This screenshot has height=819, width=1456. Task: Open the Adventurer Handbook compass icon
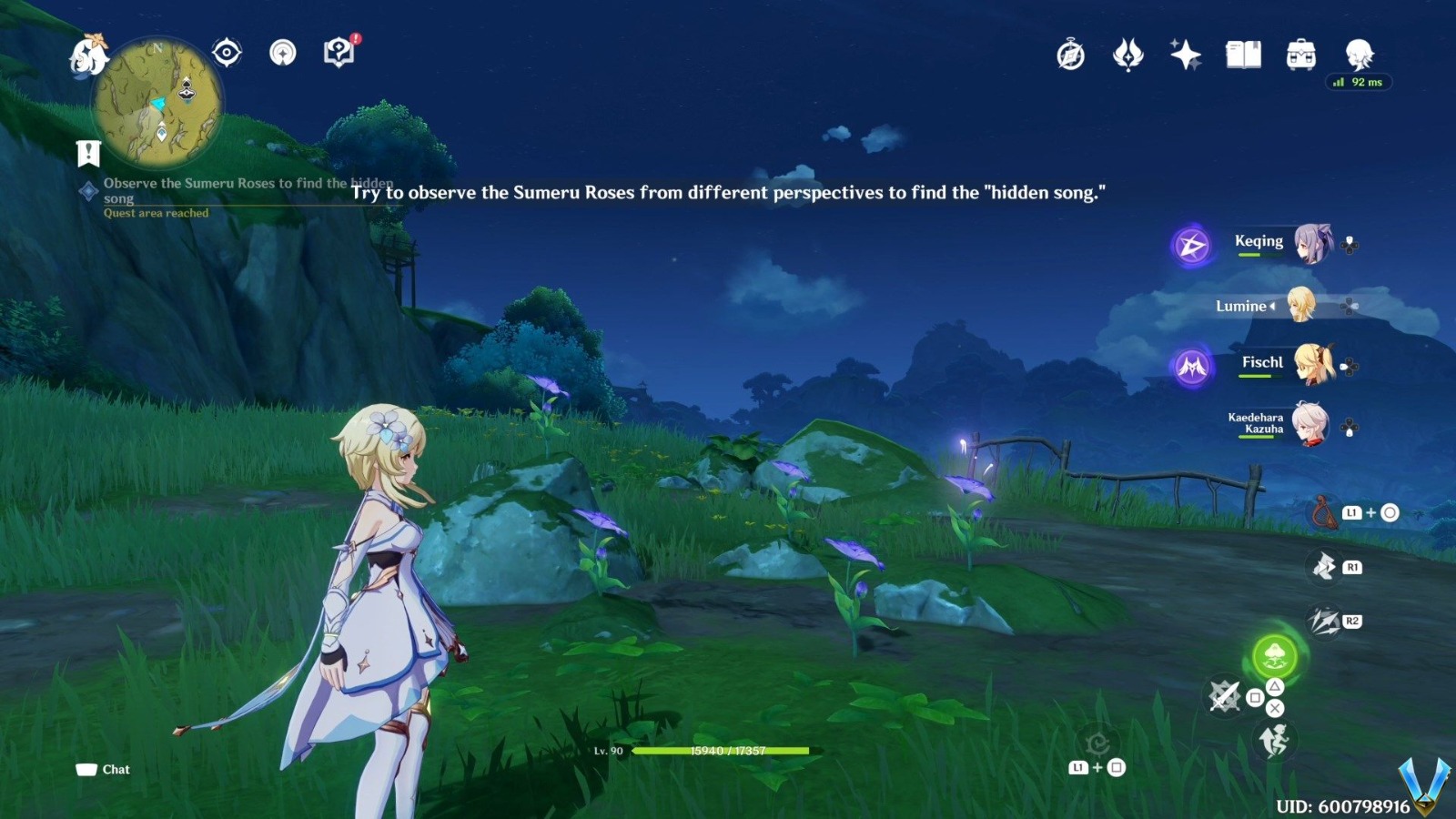pos(1069,56)
